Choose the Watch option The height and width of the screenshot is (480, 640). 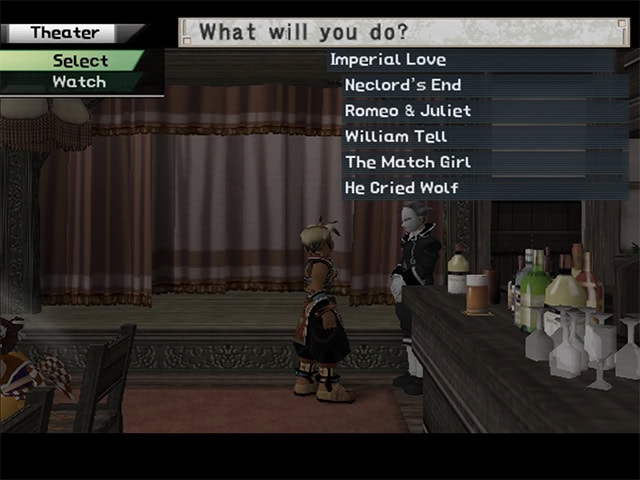point(79,82)
